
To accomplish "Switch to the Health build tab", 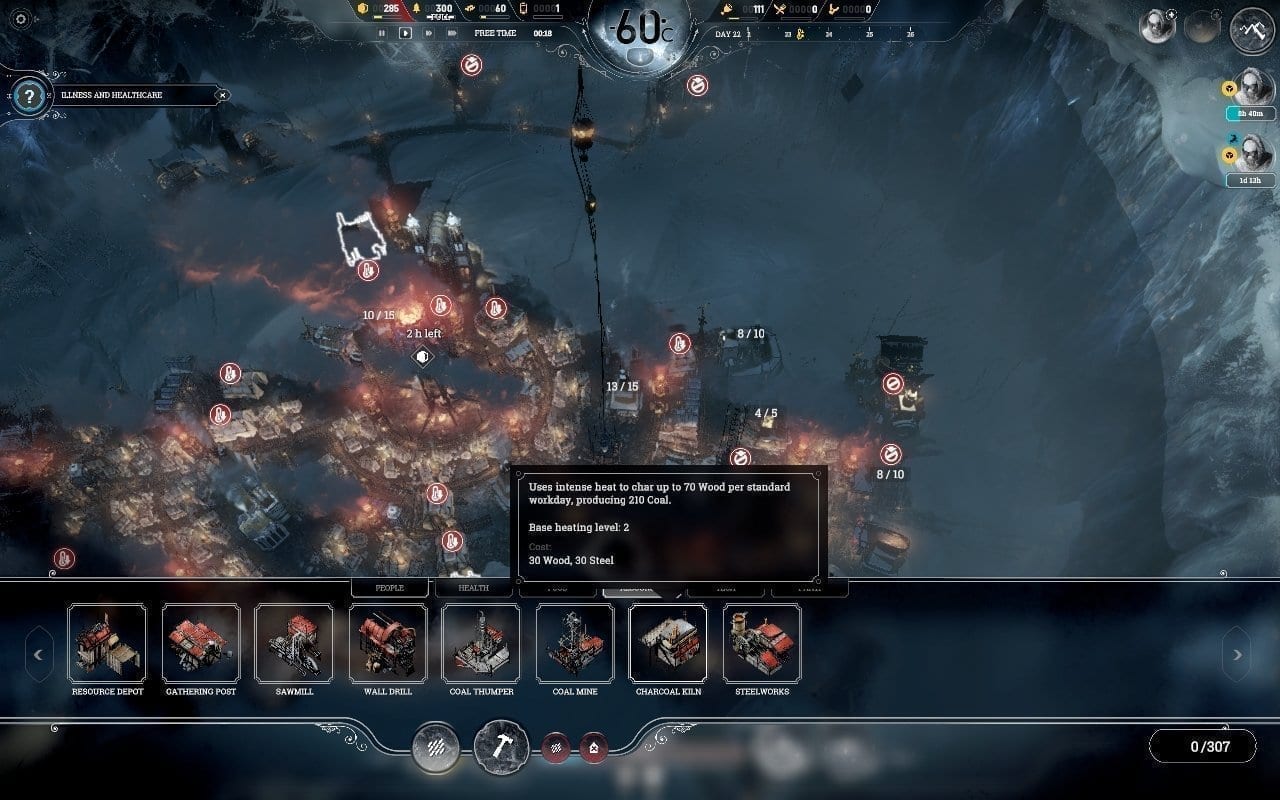I will (474, 588).
